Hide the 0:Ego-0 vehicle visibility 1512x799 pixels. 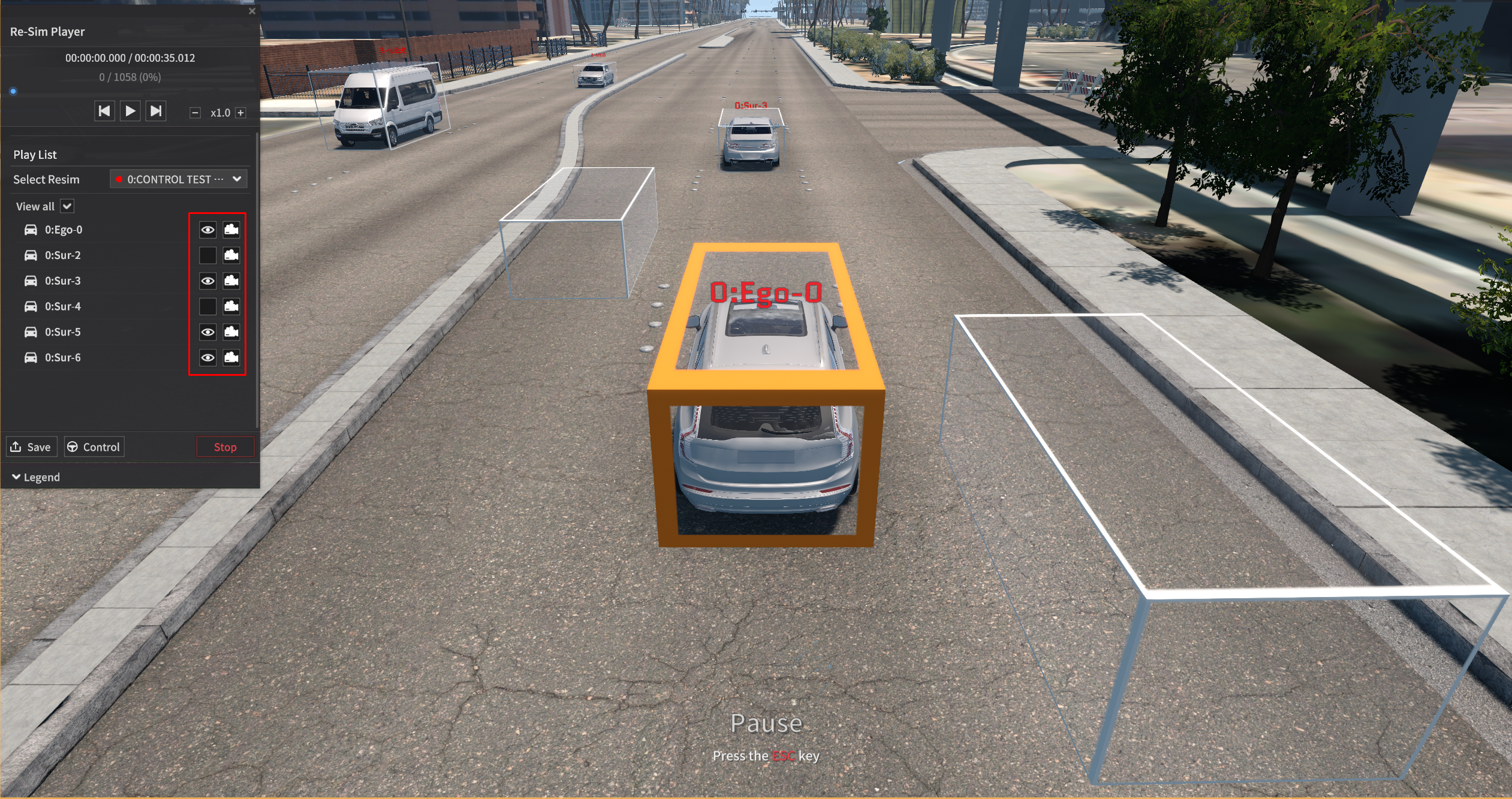pyautogui.click(x=207, y=230)
